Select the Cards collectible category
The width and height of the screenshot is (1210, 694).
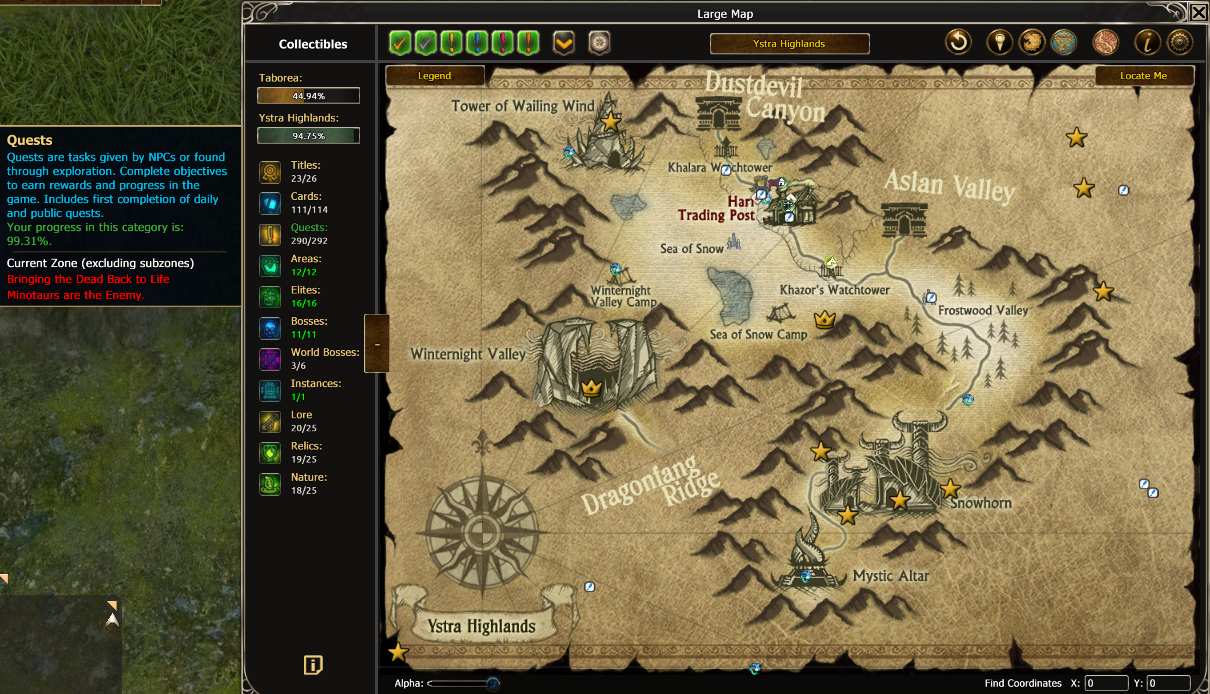pos(270,203)
